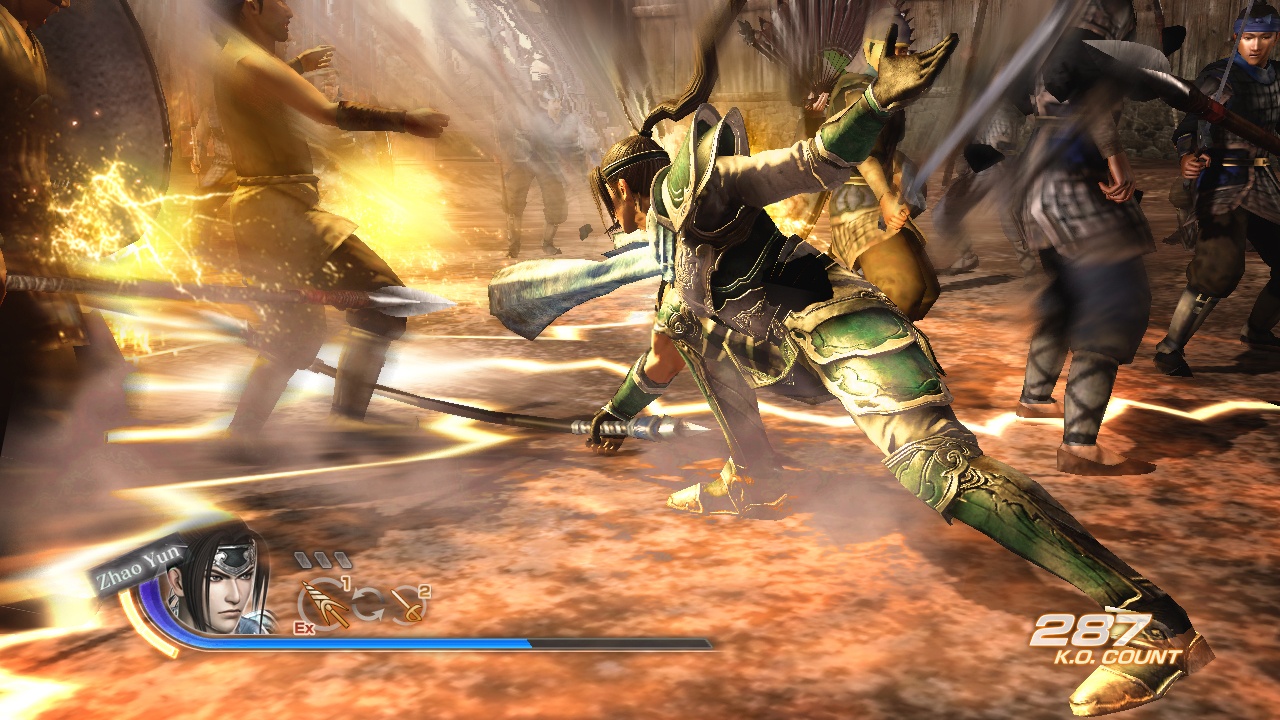This screenshot has width=1280, height=720.
Task: Click the third Musou gauge segment
Action: pos(342,558)
